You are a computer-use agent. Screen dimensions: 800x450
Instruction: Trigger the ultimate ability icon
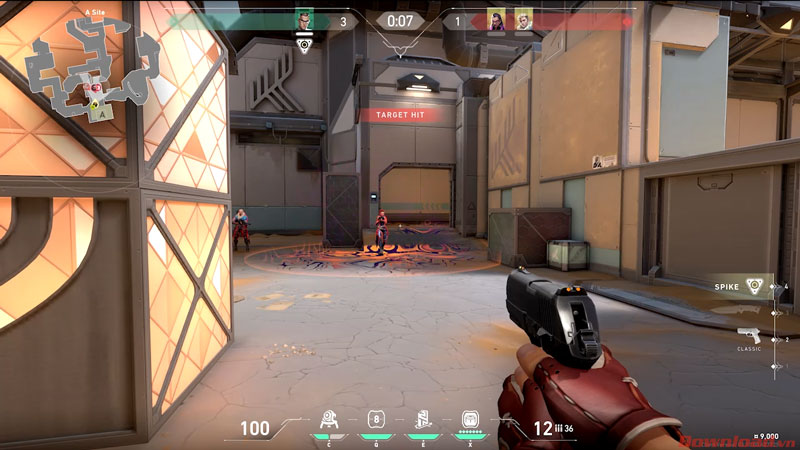tap(470, 420)
